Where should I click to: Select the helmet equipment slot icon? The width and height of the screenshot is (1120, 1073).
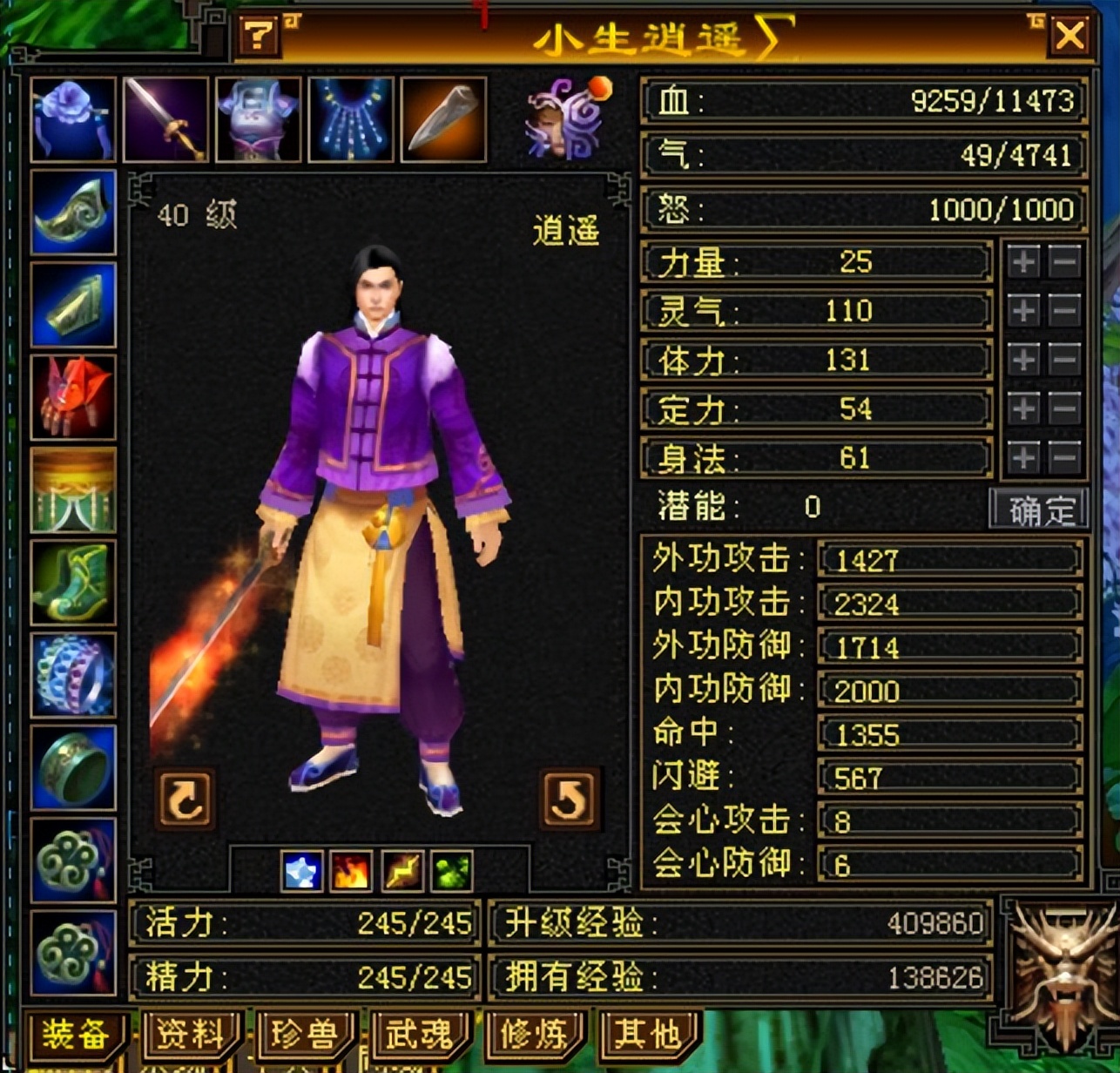click(x=71, y=119)
